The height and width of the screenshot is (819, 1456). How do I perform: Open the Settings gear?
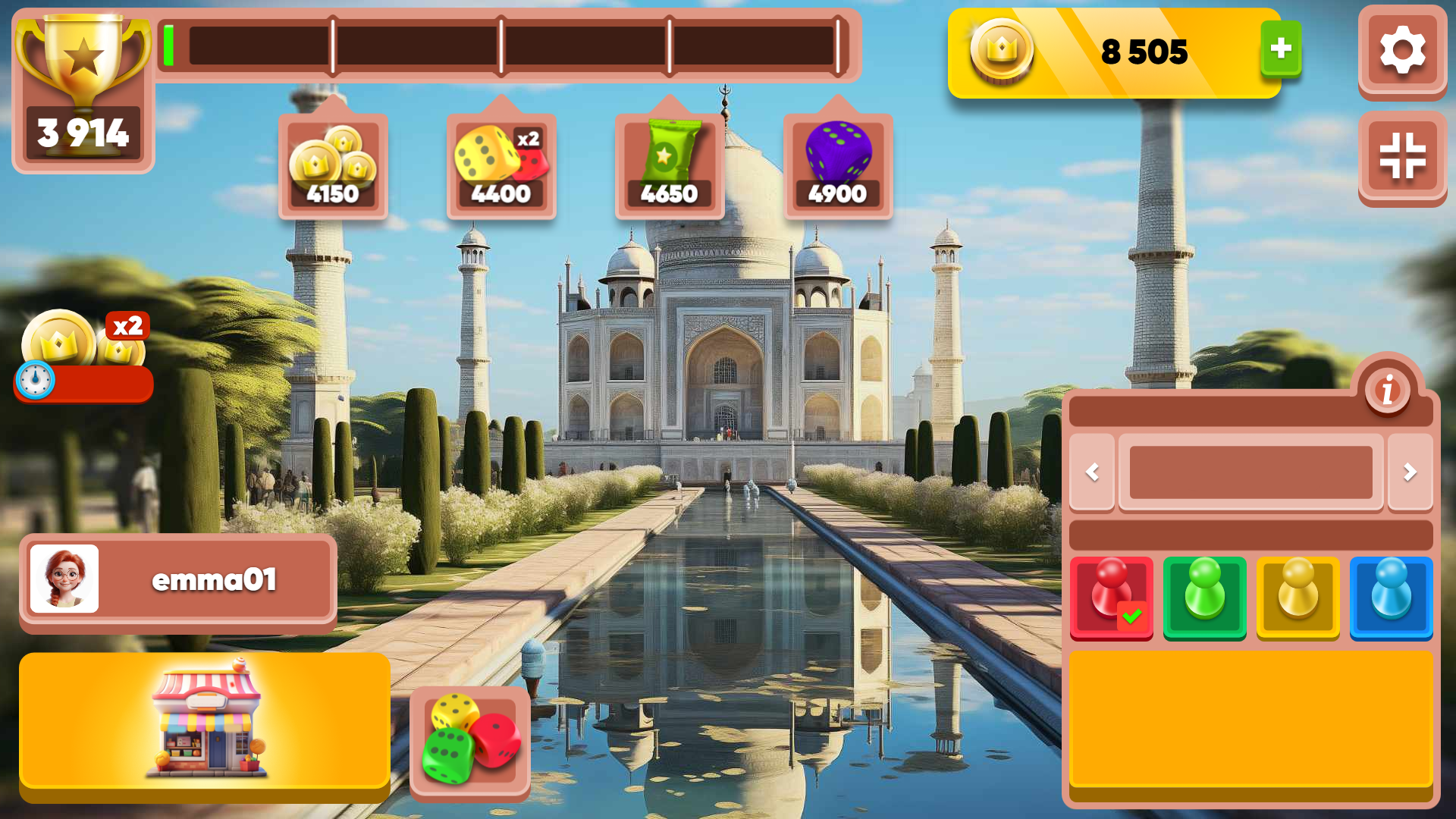(1402, 51)
